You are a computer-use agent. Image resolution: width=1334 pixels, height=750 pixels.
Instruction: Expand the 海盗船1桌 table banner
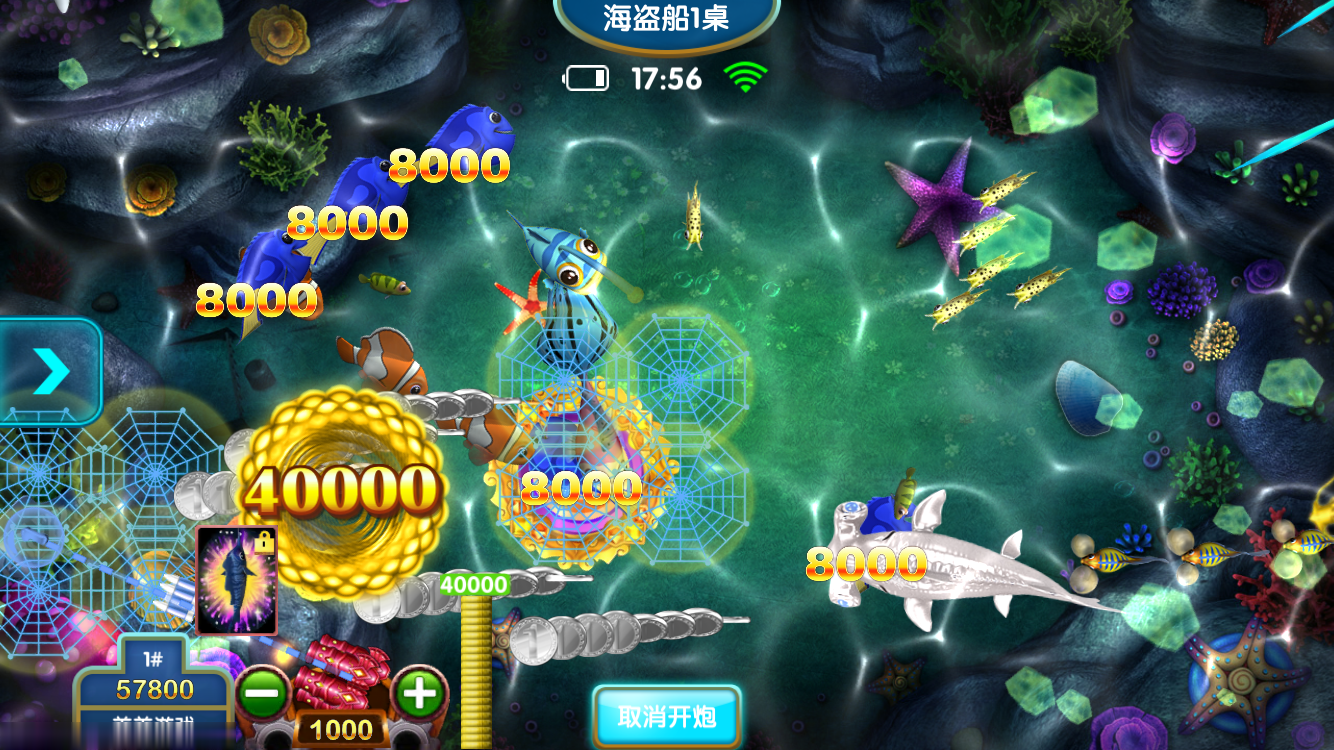(664, 16)
